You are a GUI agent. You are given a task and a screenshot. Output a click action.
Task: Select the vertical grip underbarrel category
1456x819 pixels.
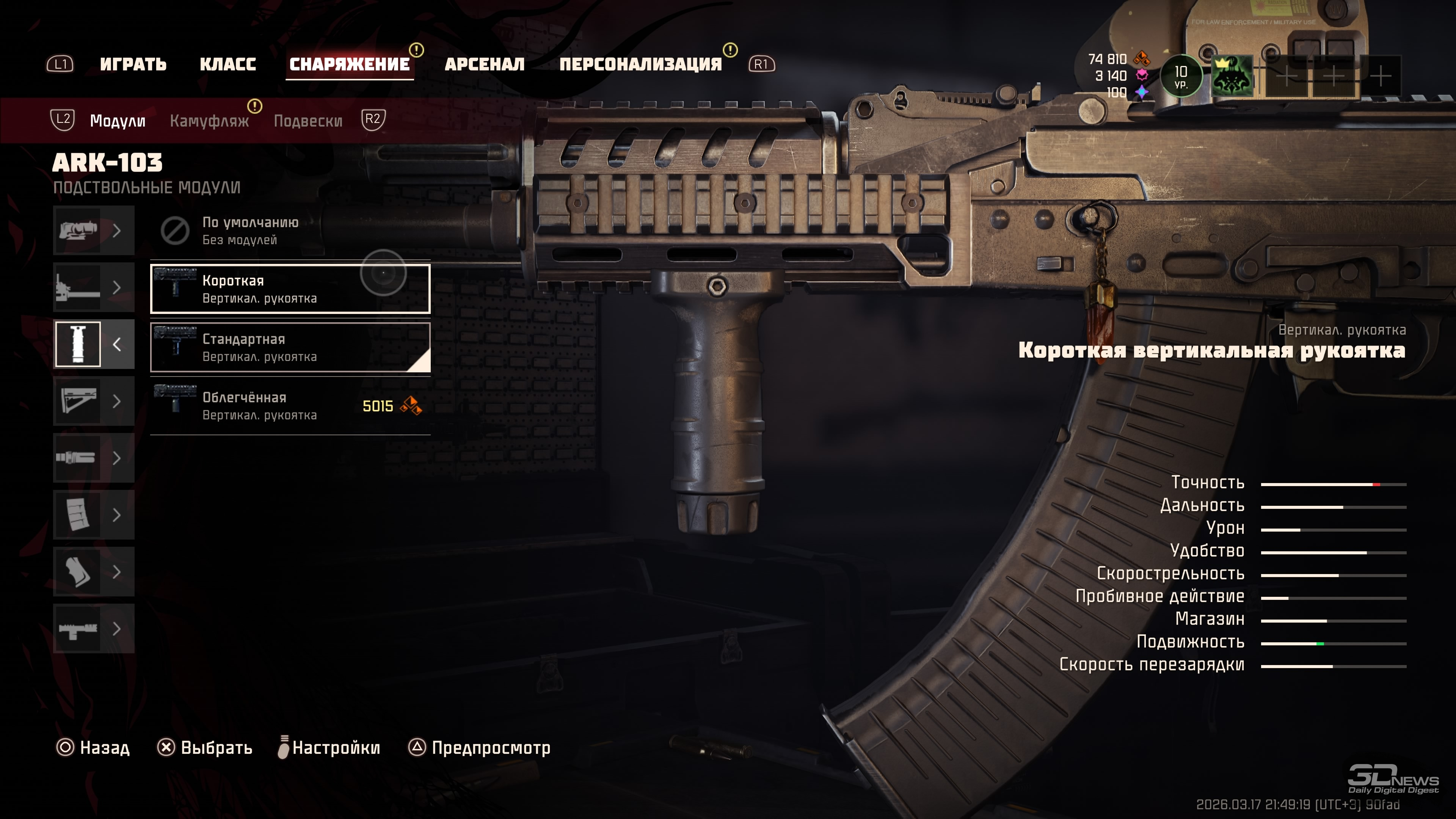(x=93, y=344)
